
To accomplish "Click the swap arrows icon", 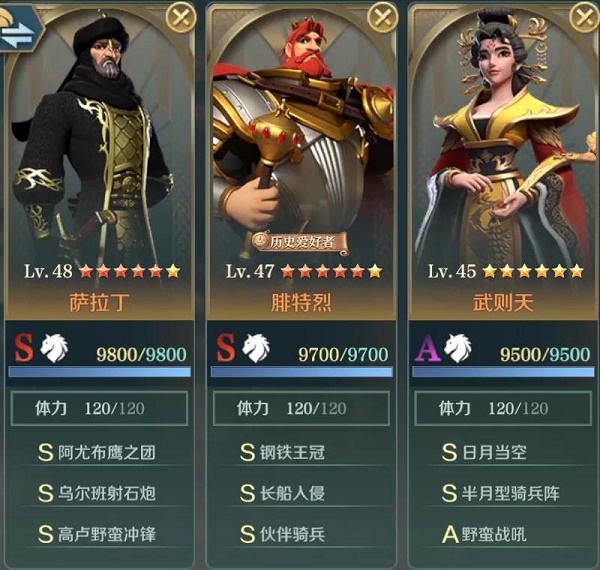I will [x=17, y=33].
